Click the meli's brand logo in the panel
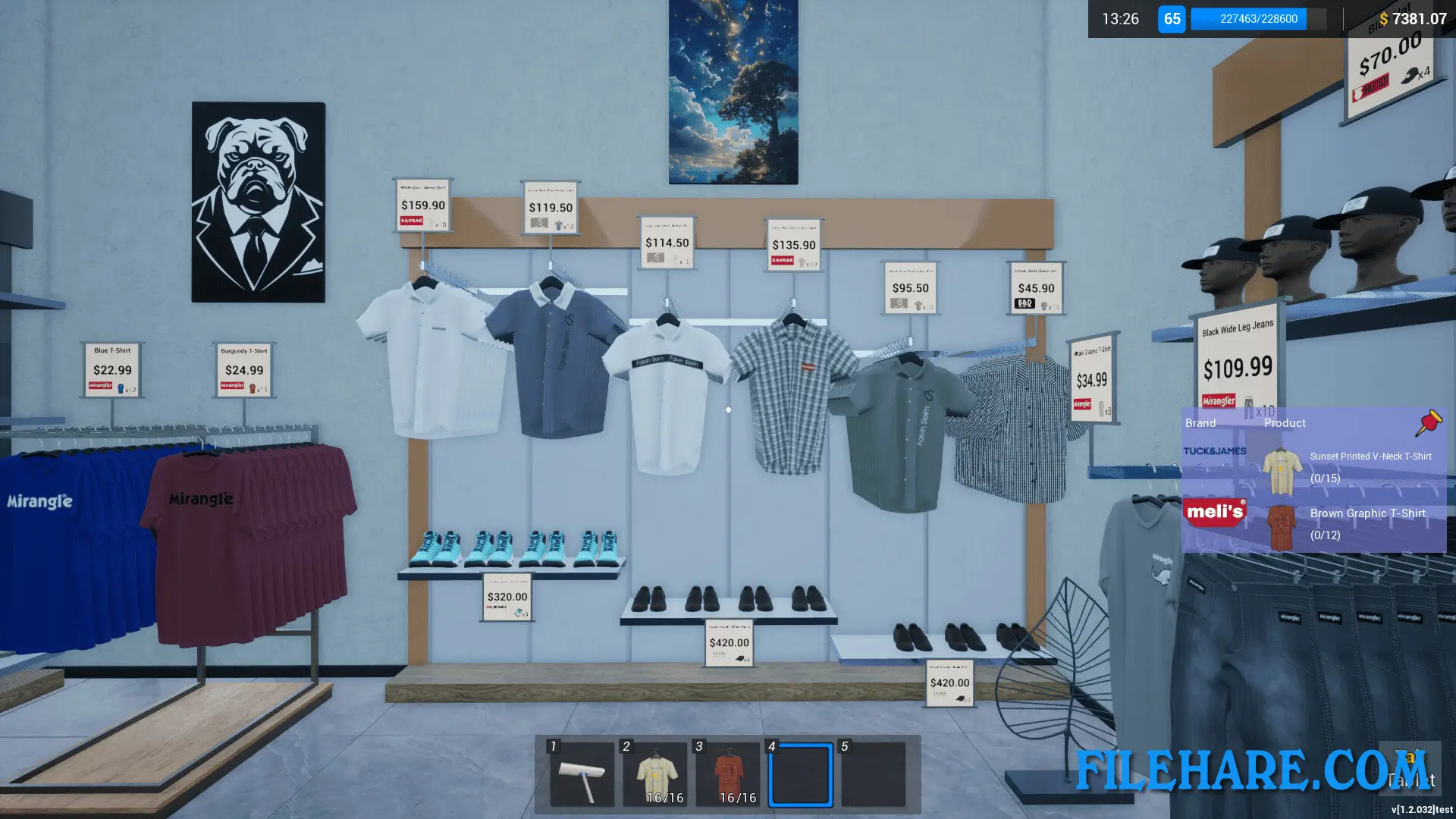1456x819 pixels. tap(1215, 512)
